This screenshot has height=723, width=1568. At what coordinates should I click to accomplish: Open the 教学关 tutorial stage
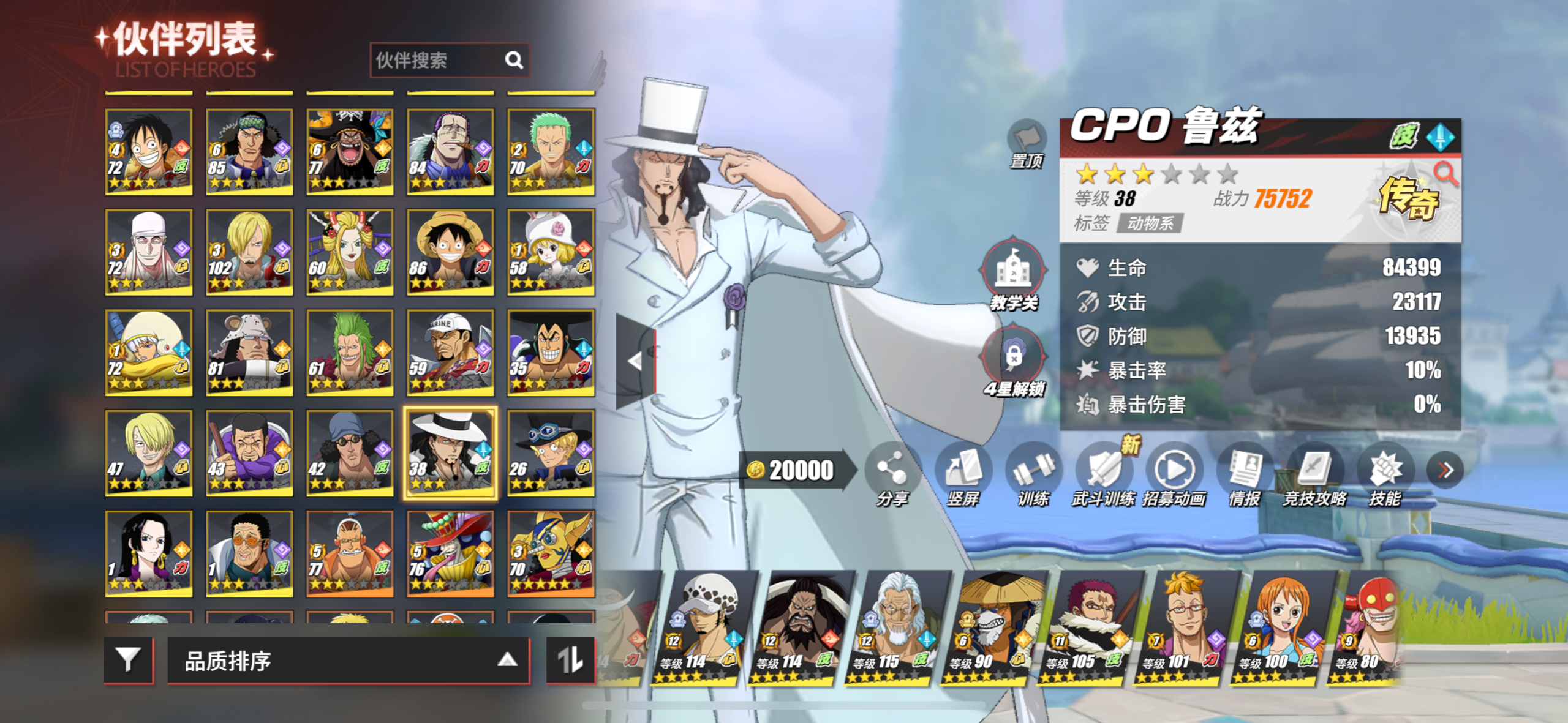[x=1013, y=274]
